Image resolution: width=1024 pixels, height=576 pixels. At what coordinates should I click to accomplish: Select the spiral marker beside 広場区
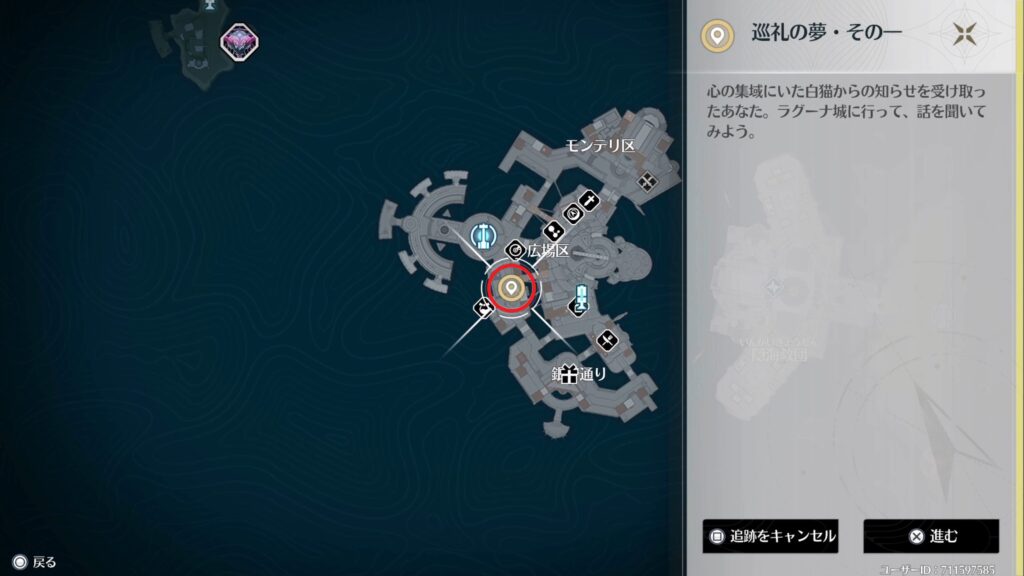coord(516,250)
